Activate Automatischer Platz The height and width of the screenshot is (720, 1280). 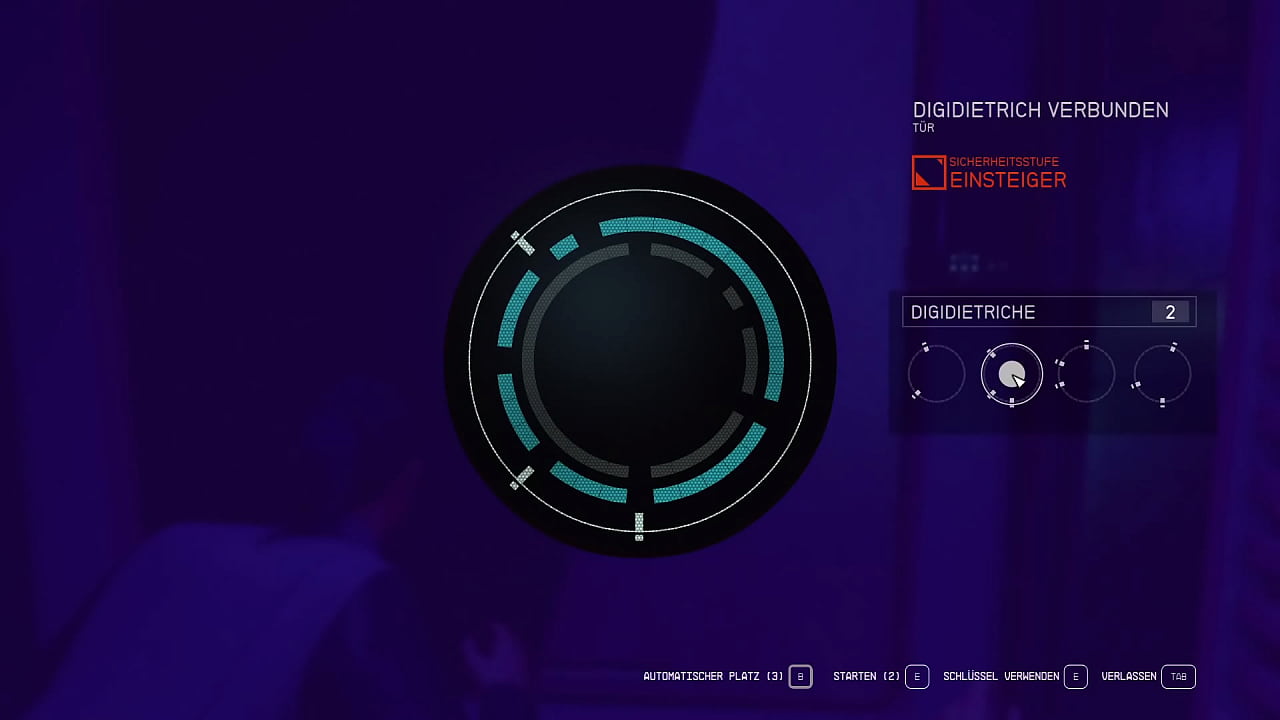point(712,676)
